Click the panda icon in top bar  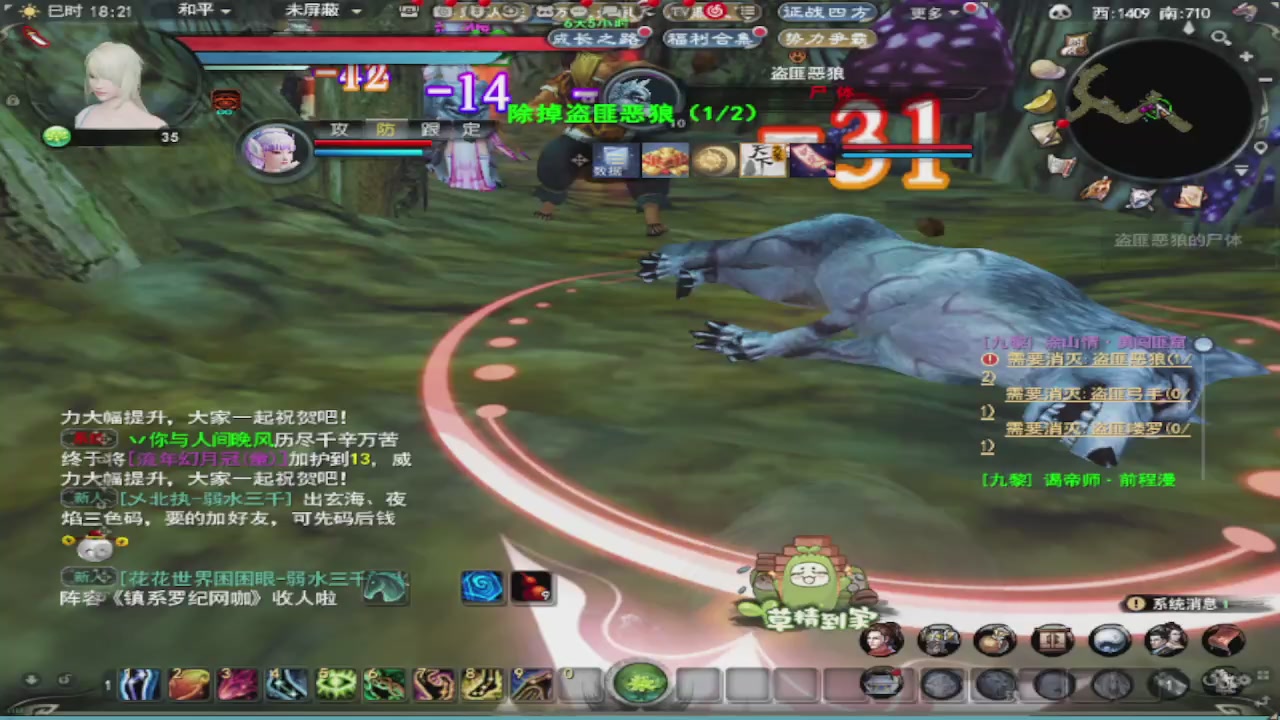(x=1058, y=11)
